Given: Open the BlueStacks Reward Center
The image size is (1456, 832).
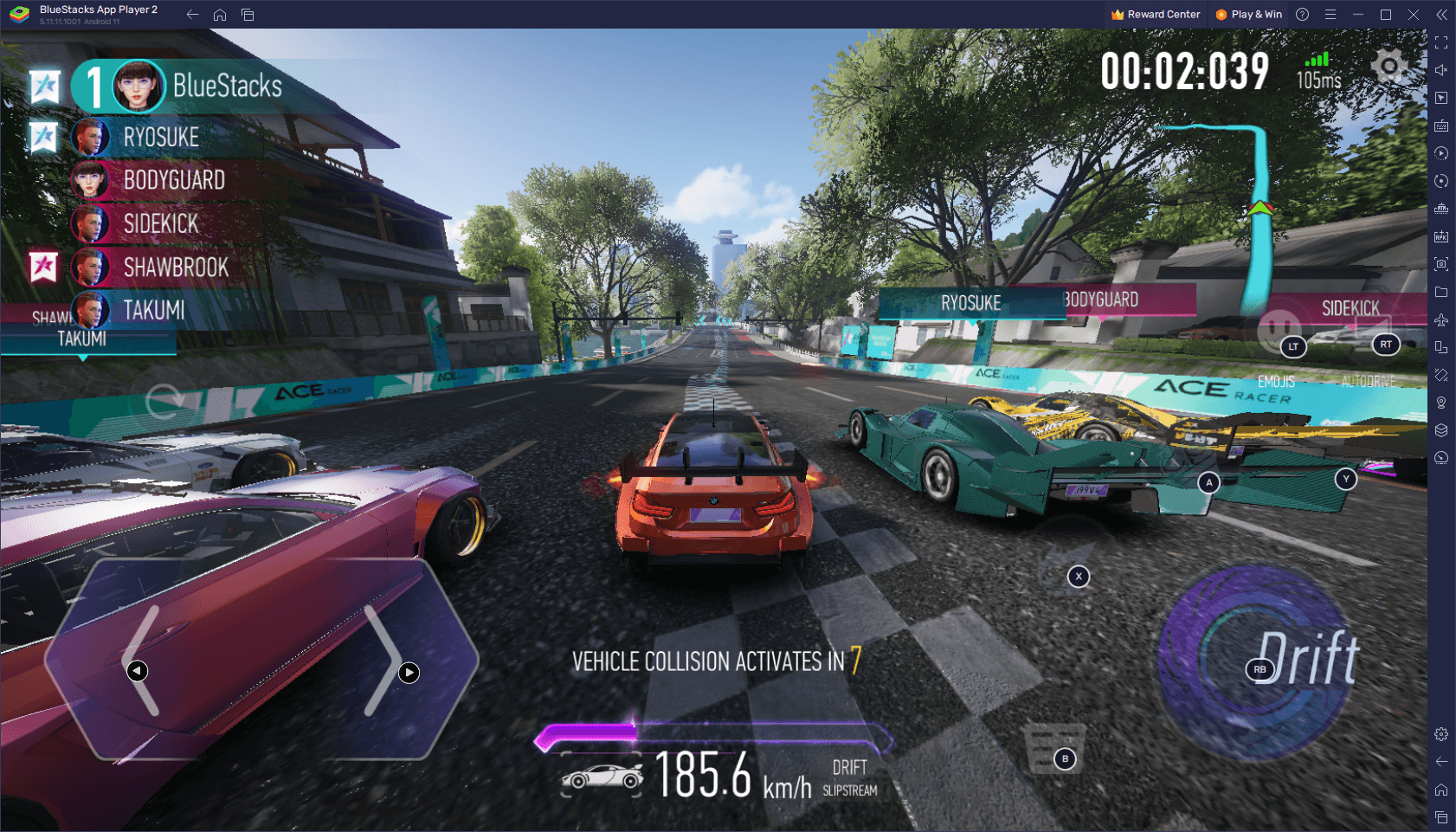Looking at the screenshot, I should (x=1156, y=15).
